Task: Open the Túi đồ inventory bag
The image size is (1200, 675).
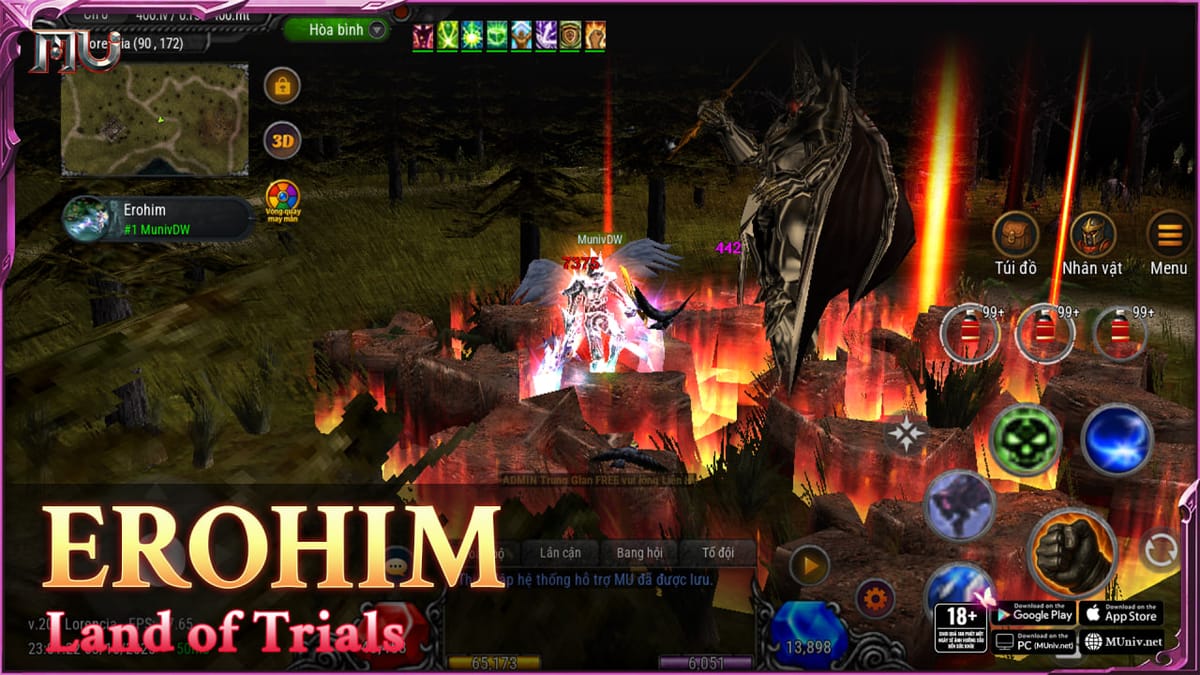Action: (x=1015, y=237)
